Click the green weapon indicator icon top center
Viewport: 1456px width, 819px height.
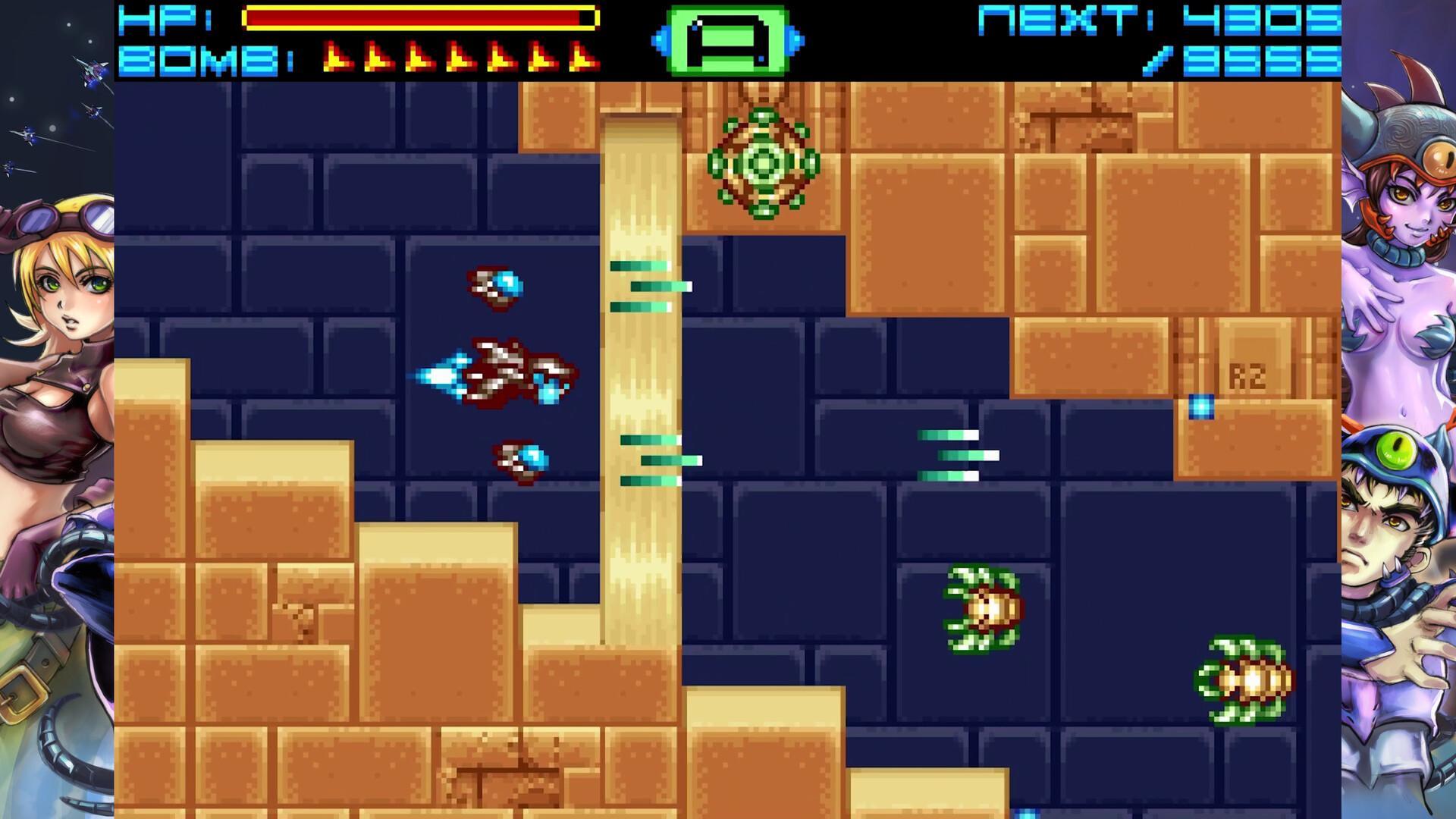726,38
